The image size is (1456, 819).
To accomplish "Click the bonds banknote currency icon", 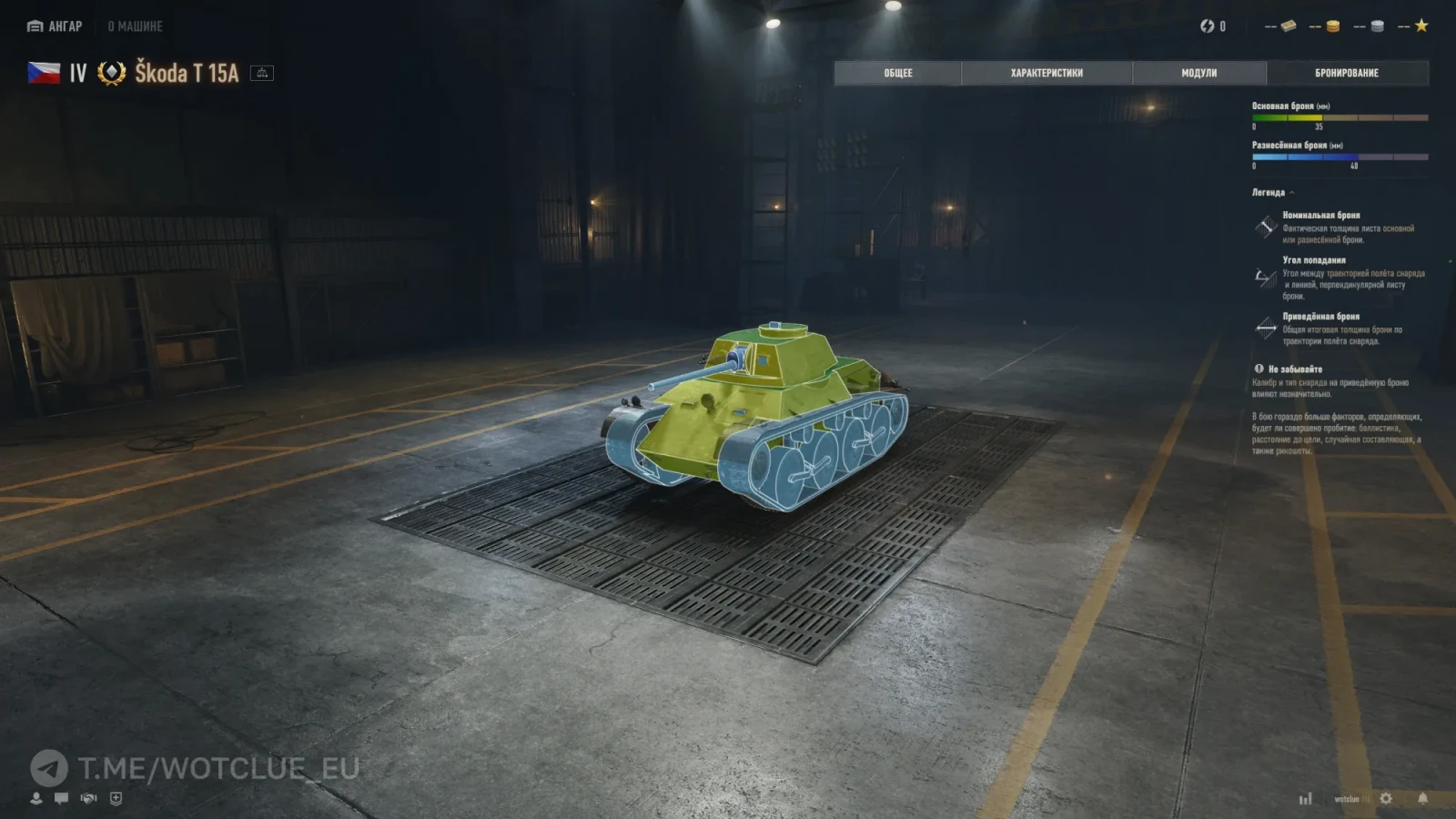I will point(1288,26).
